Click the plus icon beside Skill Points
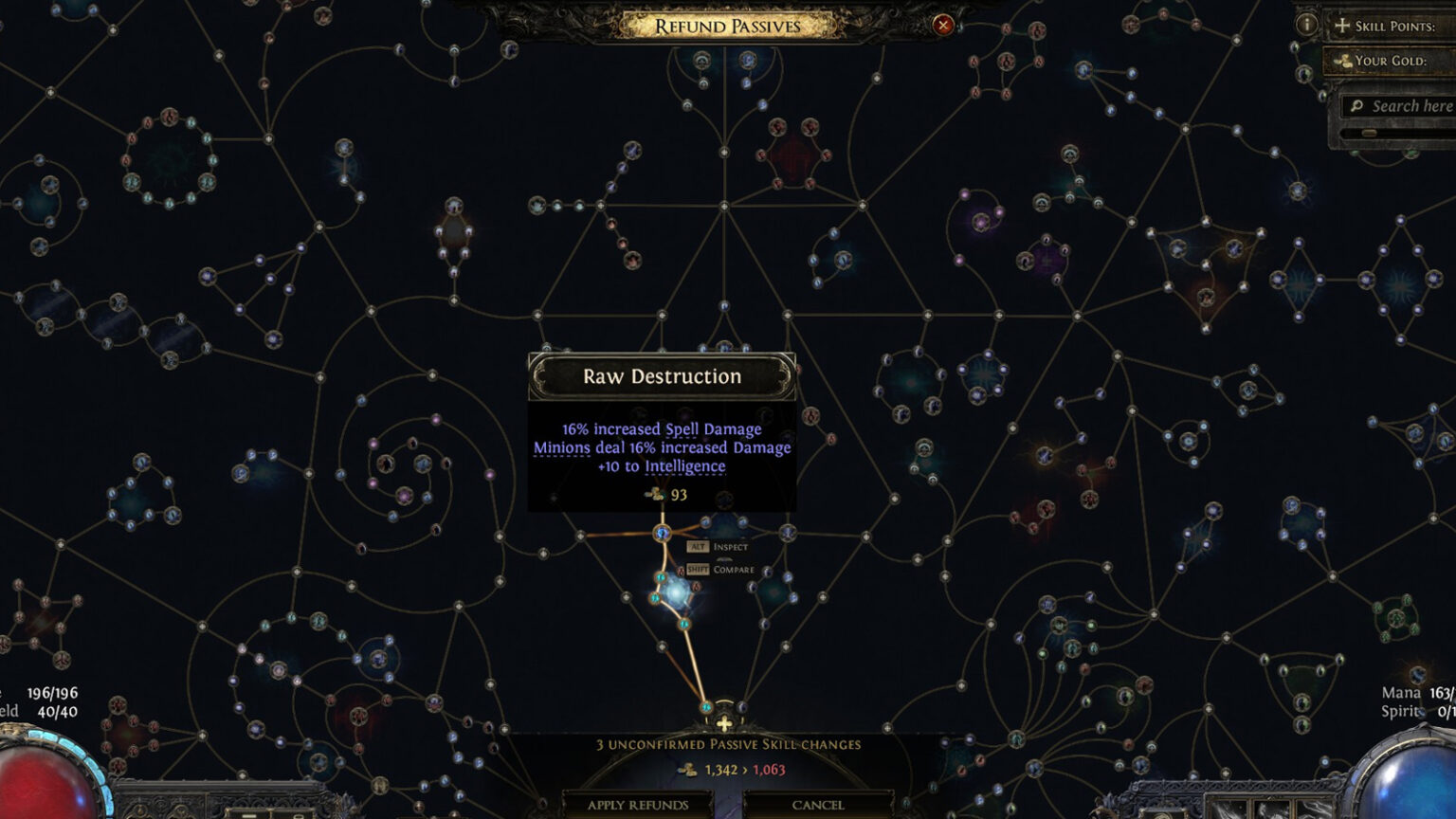This screenshot has width=1456, height=819. [1341, 26]
